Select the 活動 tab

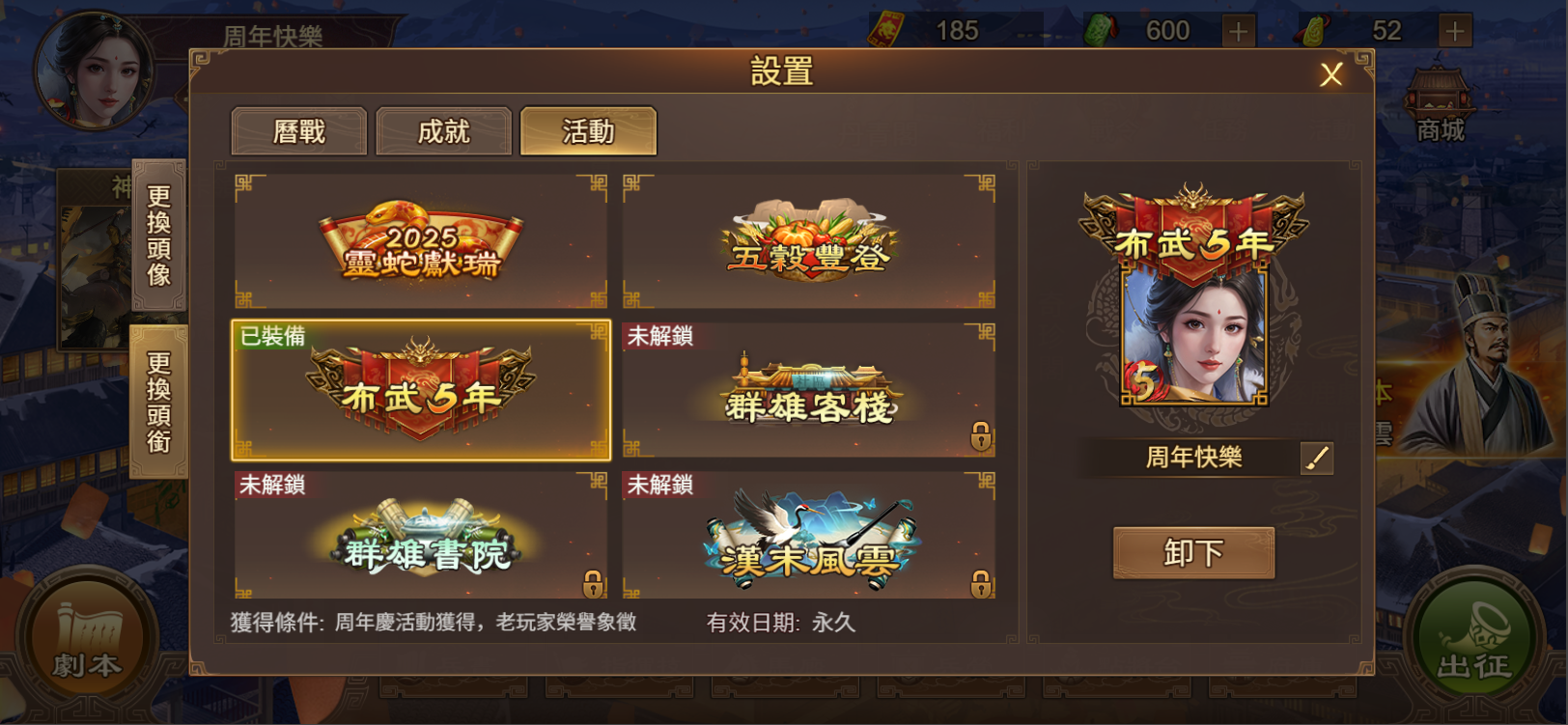click(x=588, y=131)
